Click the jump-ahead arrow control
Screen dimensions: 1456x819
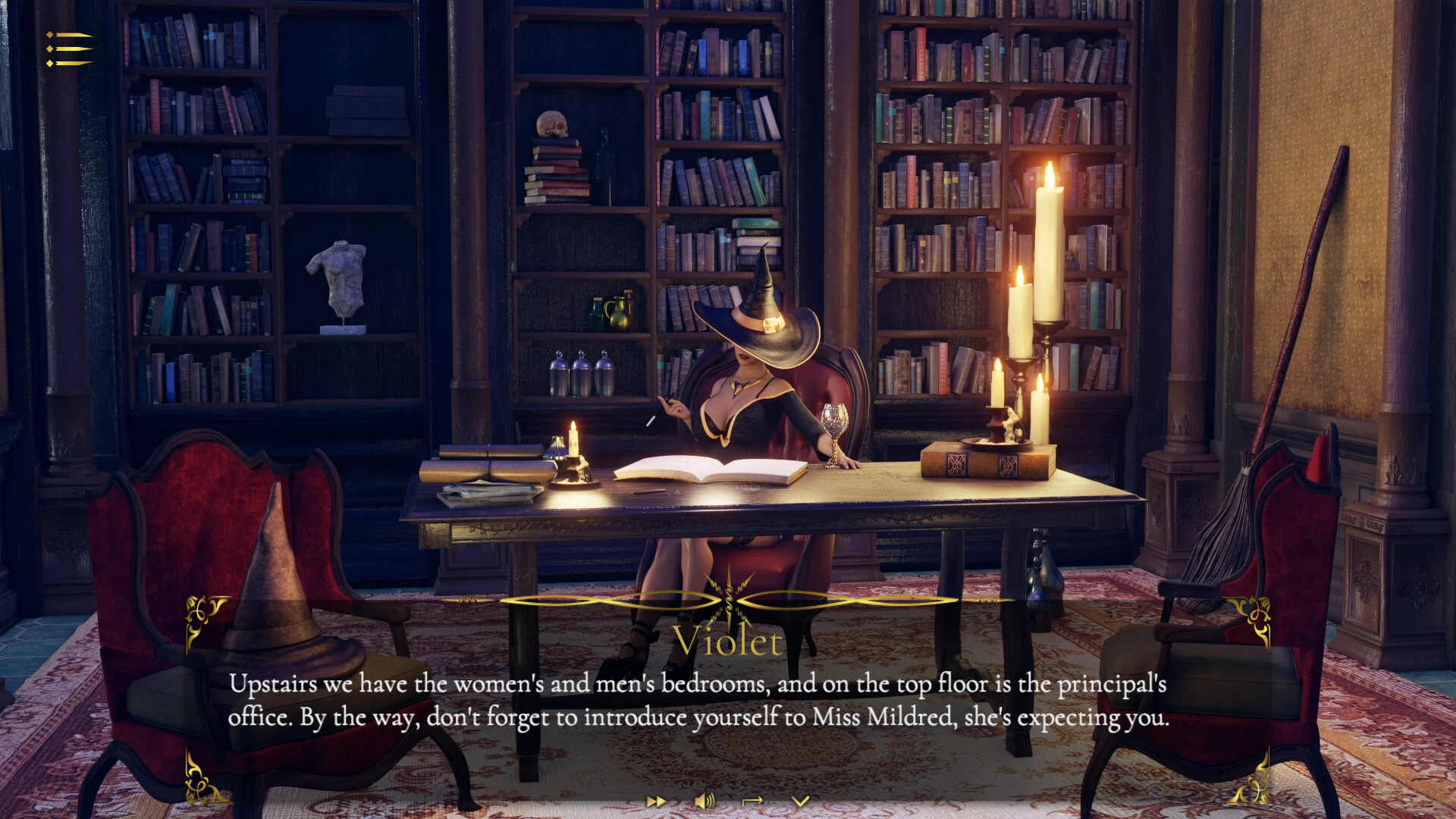click(x=754, y=801)
